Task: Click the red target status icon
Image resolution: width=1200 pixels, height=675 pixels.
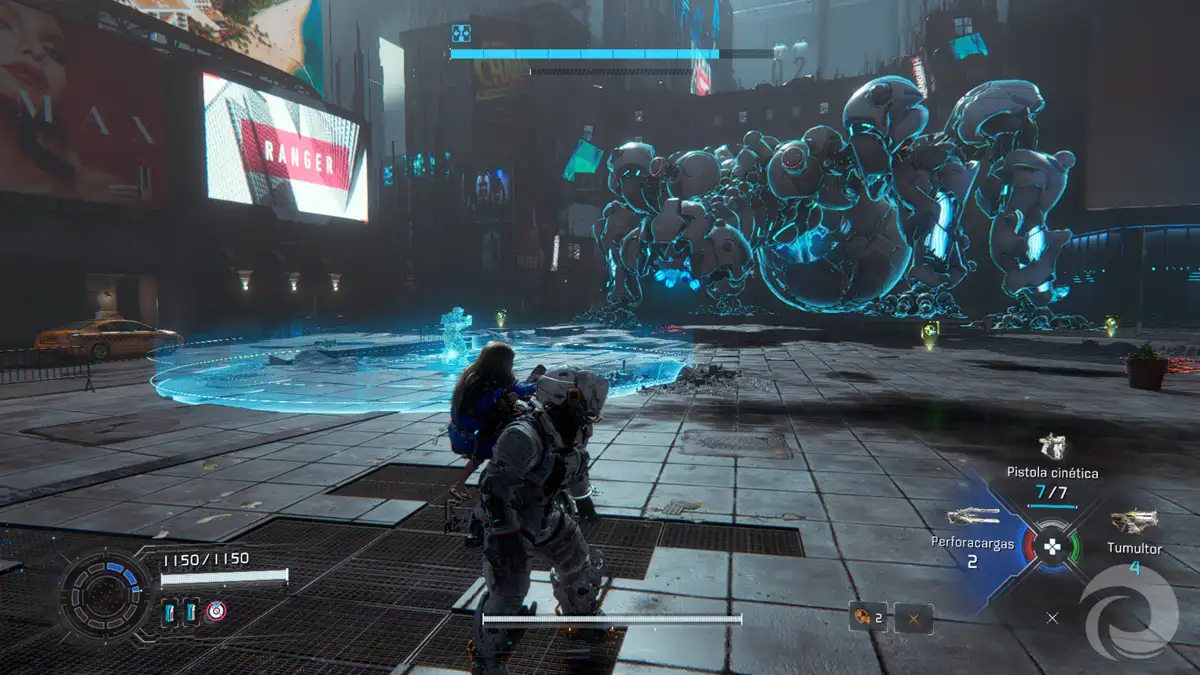Action: 216,610
